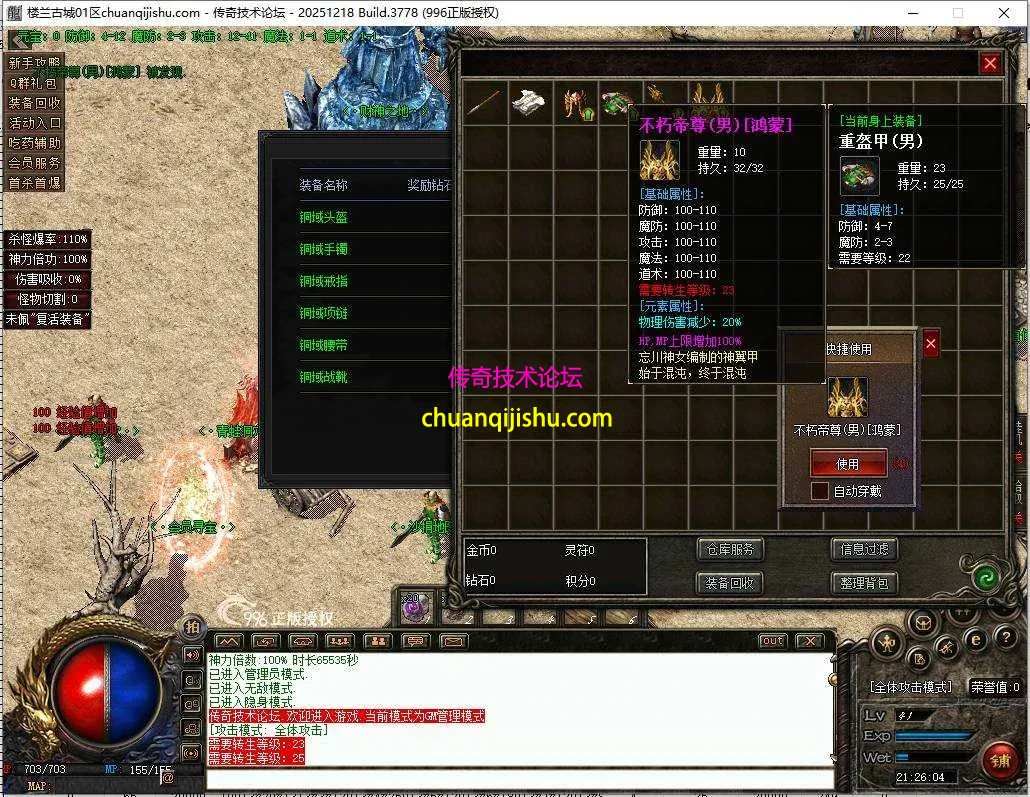Click the 装备回收 button in the bag window
The image size is (1030, 797).
point(729,583)
